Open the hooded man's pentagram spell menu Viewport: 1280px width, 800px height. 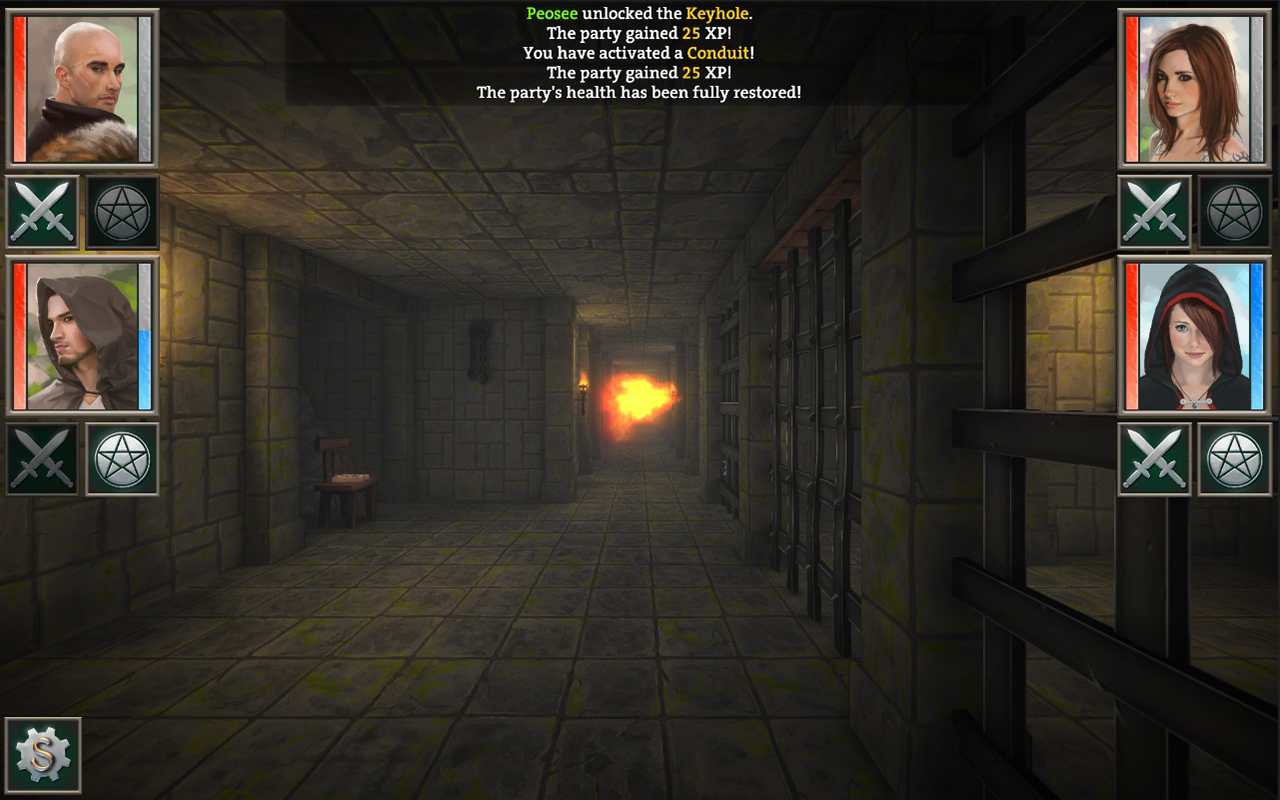point(121,460)
